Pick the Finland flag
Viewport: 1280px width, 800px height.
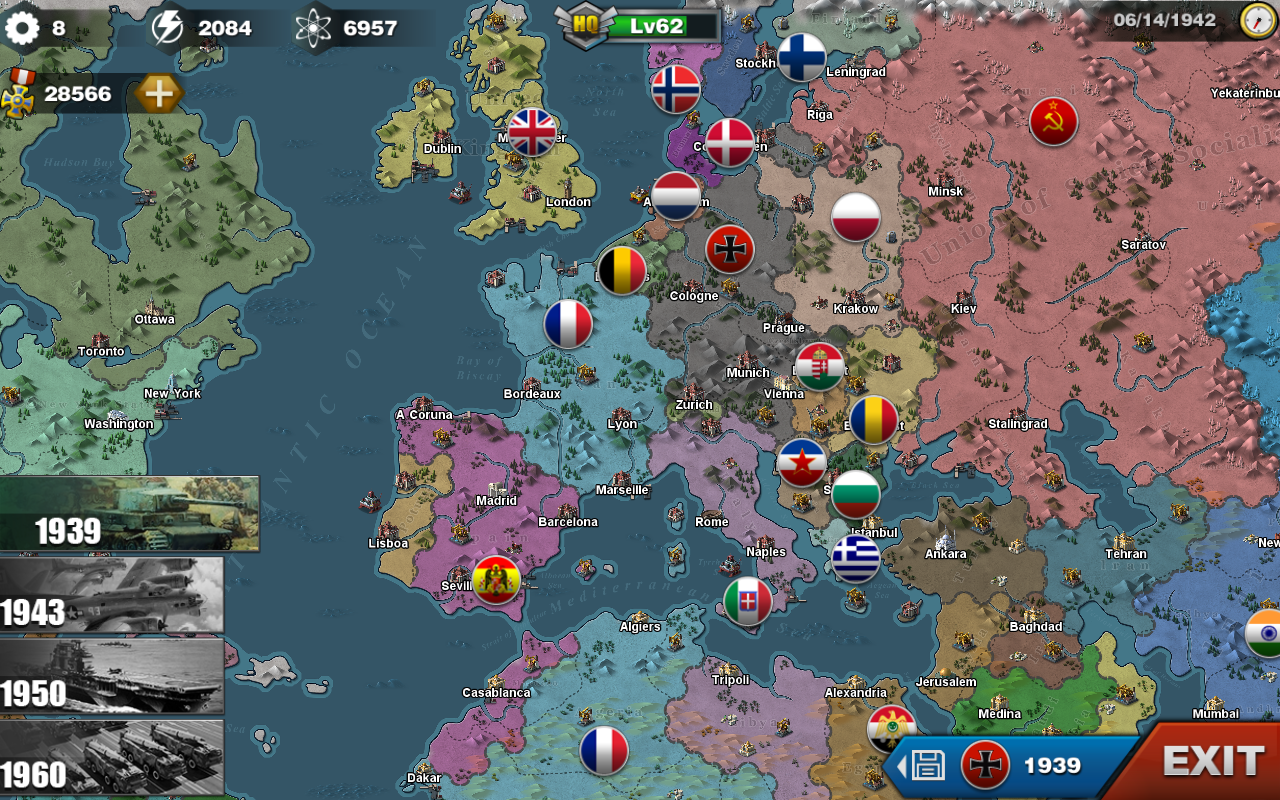802,57
